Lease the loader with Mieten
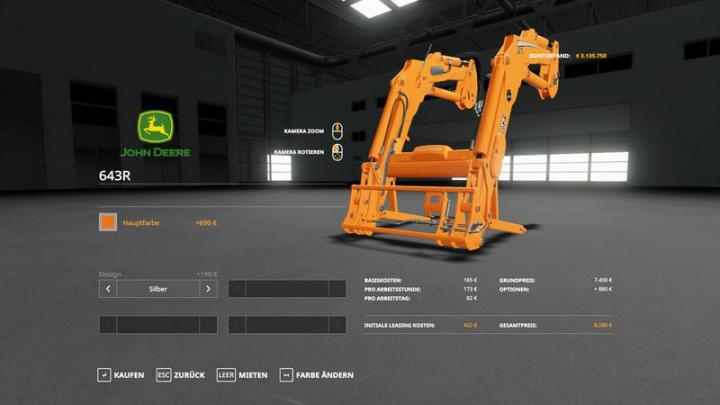Image resolution: width=720 pixels, height=405 pixels. (242, 375)
